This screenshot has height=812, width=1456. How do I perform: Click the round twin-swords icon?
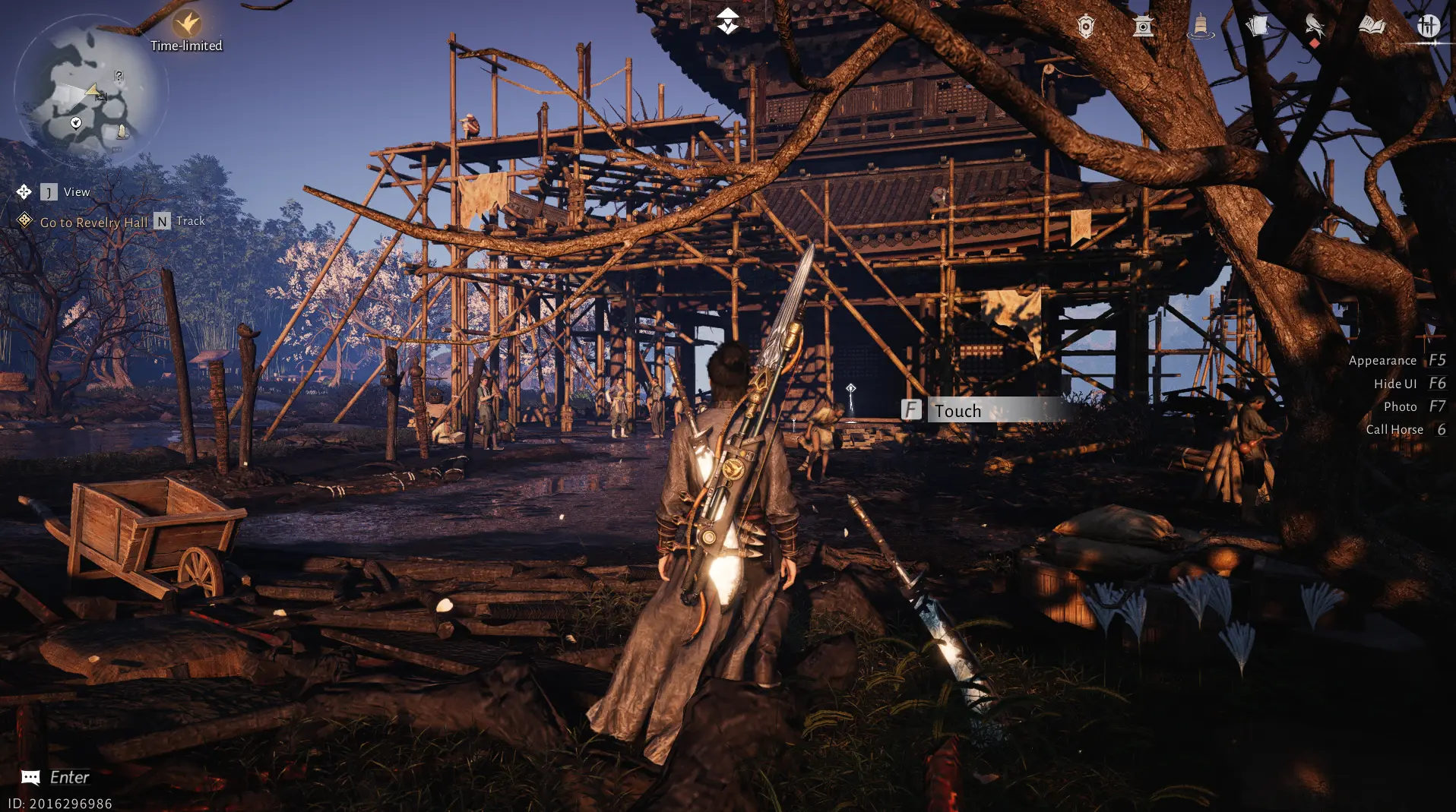click(x=1428, y=27)
